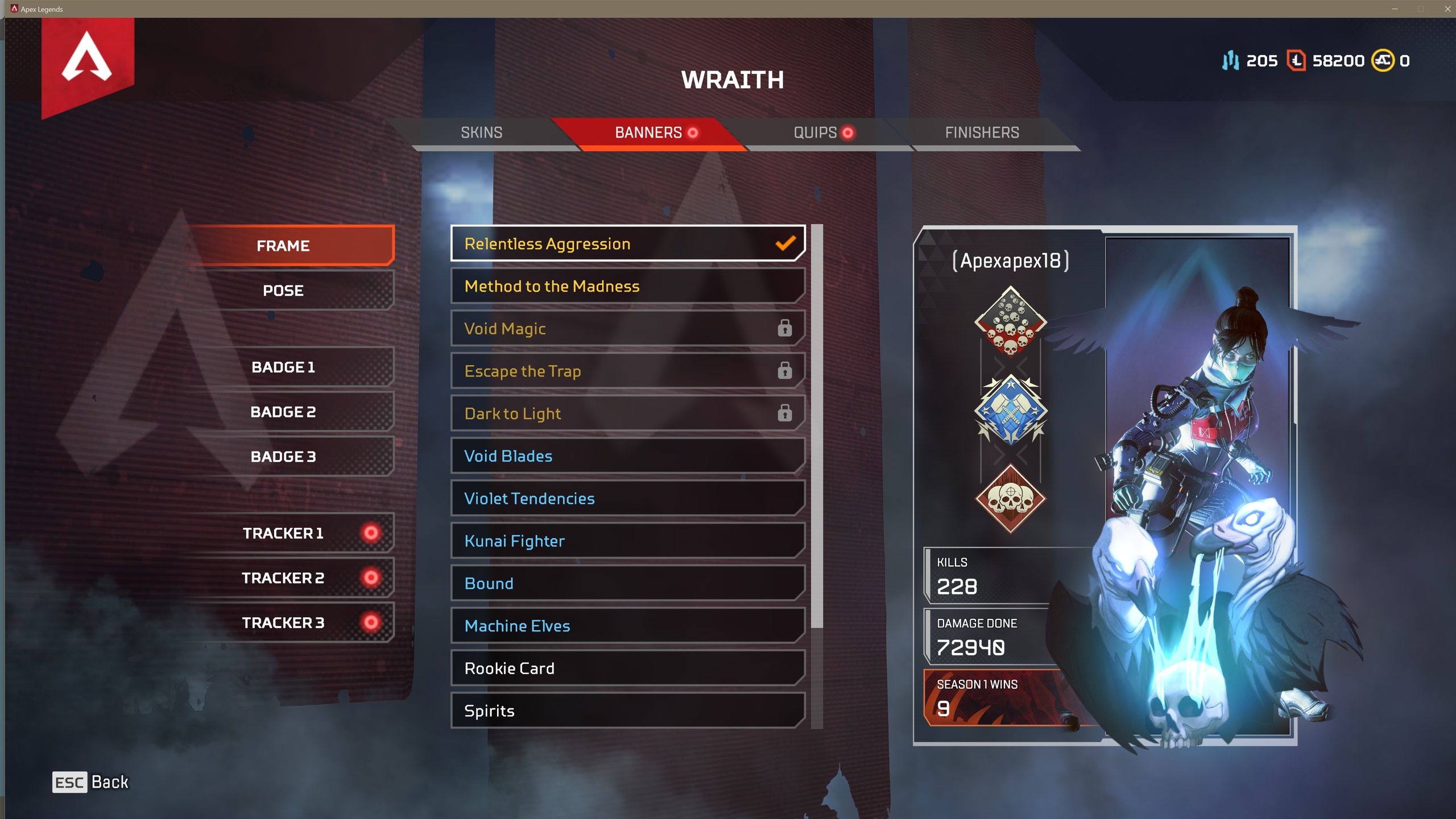
Task: Switch to the SKINS tab
Action: [x=481, y=133]
